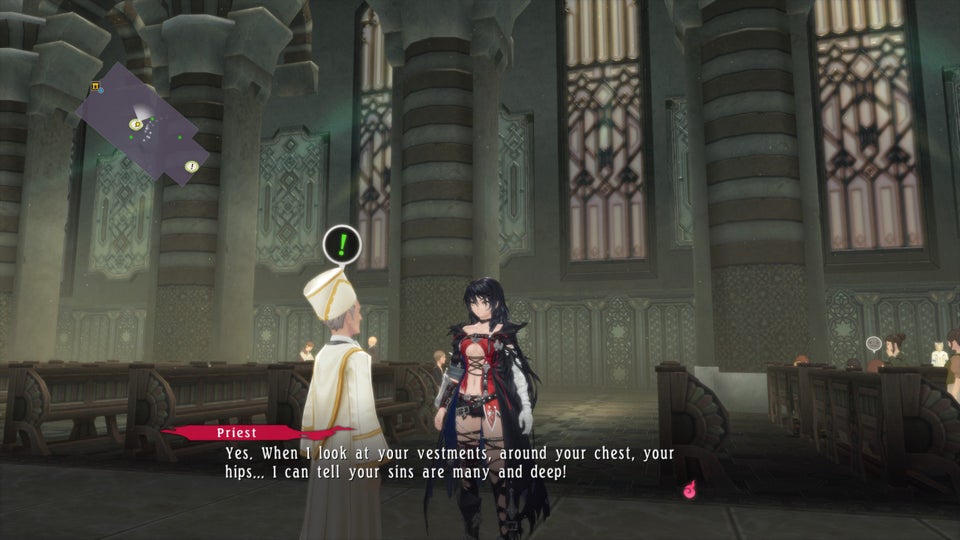
Task: Select the yellow door marker on the minimap
Action: 96,87
